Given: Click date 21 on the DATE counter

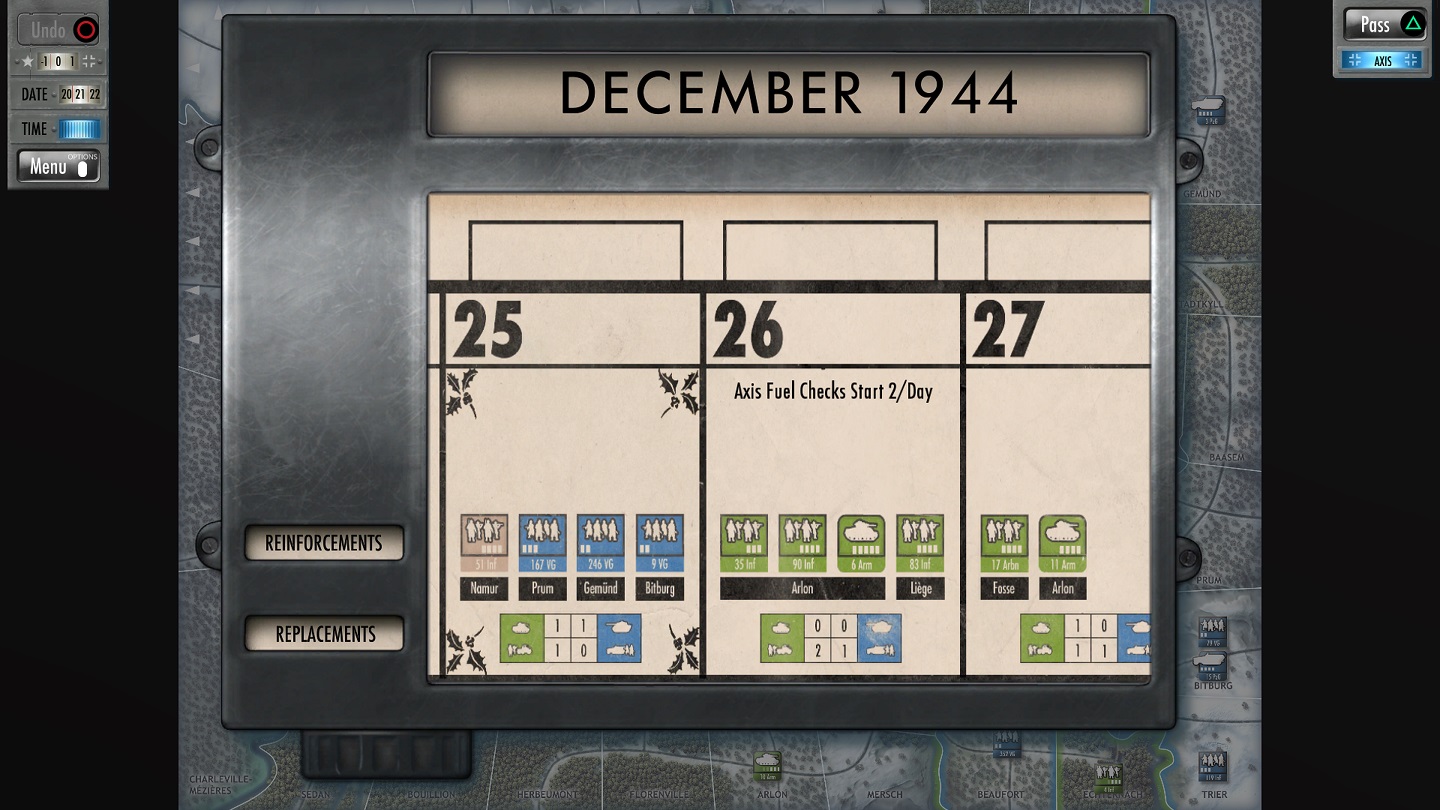Looking at the screenshot, I should (x=81, y=94).
